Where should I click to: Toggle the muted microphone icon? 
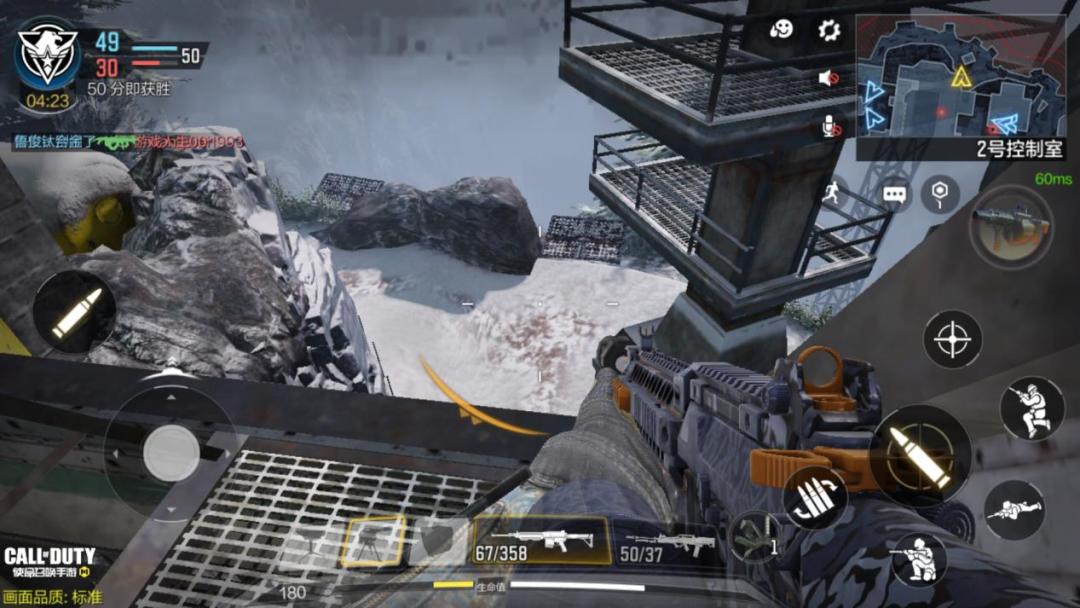pos(830,125)
